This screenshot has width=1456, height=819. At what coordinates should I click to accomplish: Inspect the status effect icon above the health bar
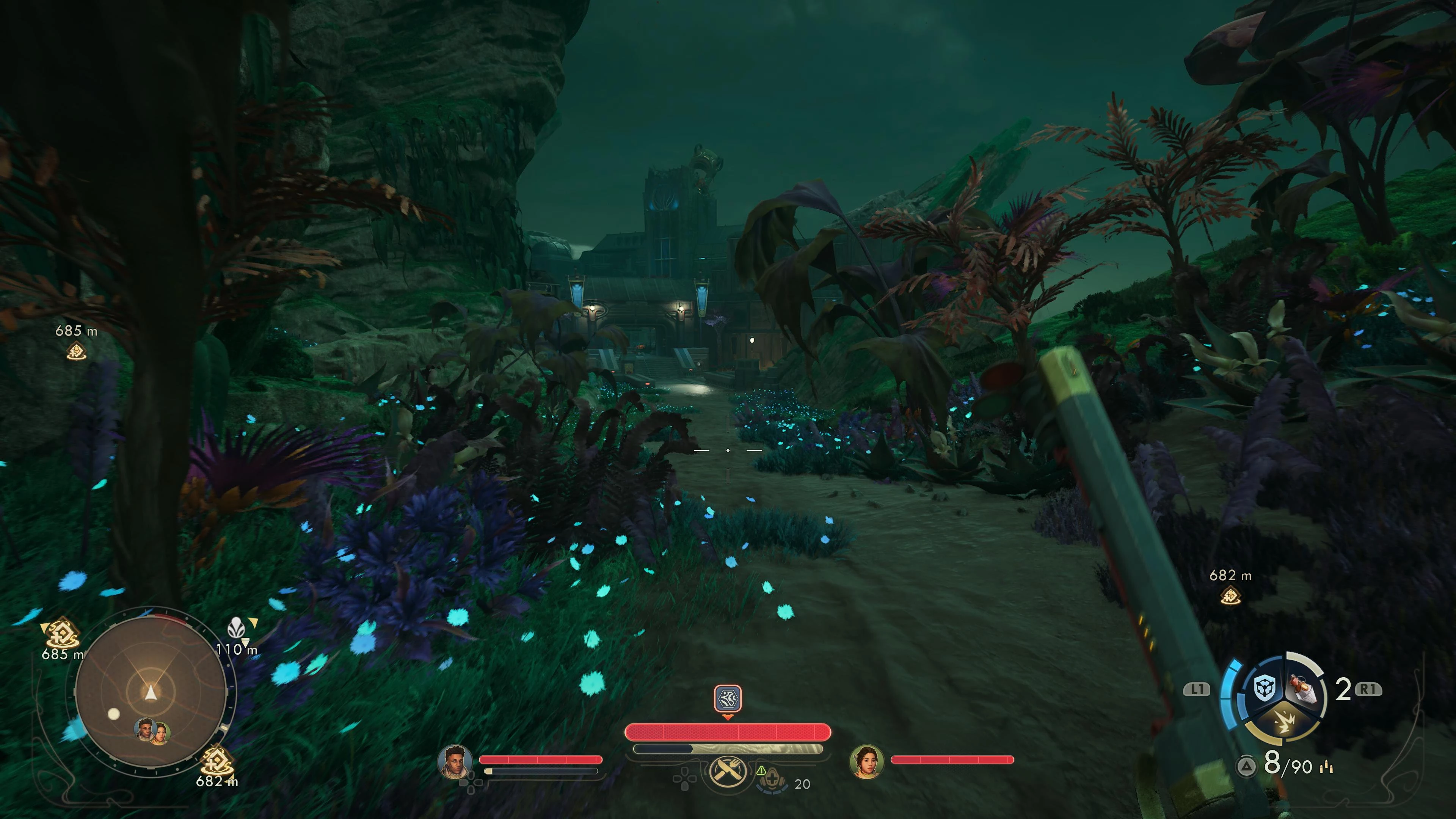click(x=728, y=698)
